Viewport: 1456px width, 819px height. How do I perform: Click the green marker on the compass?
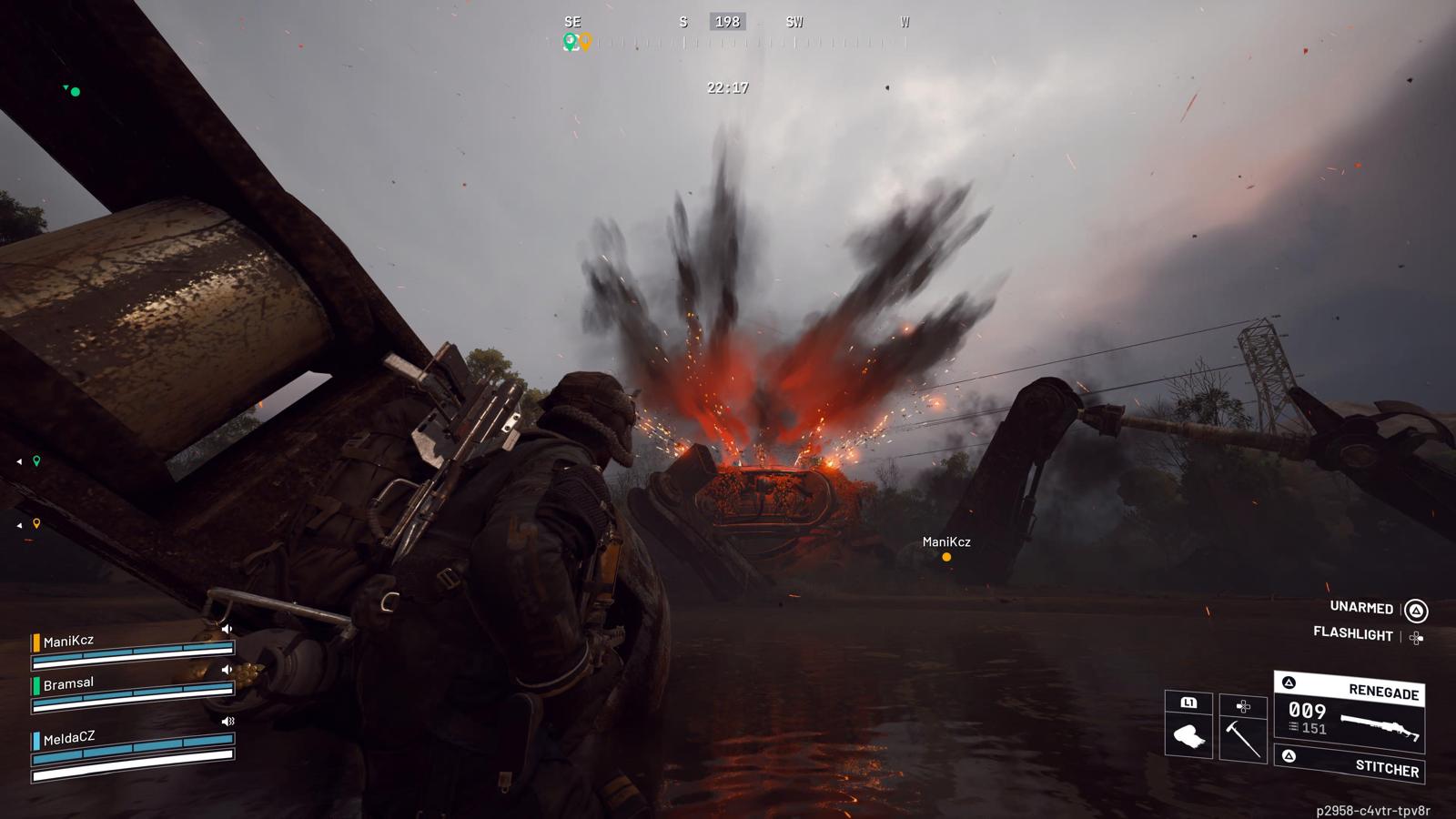[x=570, y=41]
